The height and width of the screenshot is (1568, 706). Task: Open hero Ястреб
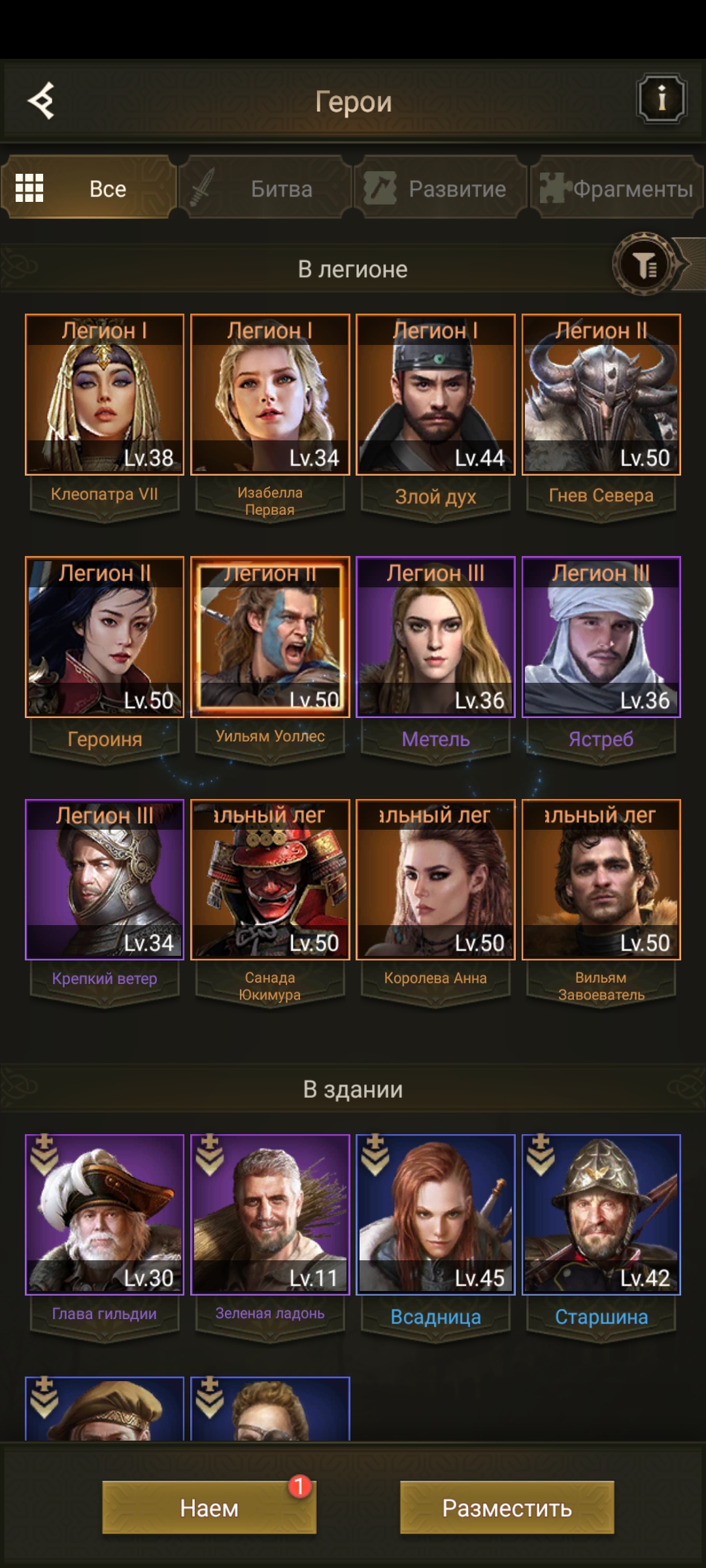click(601, 637)
